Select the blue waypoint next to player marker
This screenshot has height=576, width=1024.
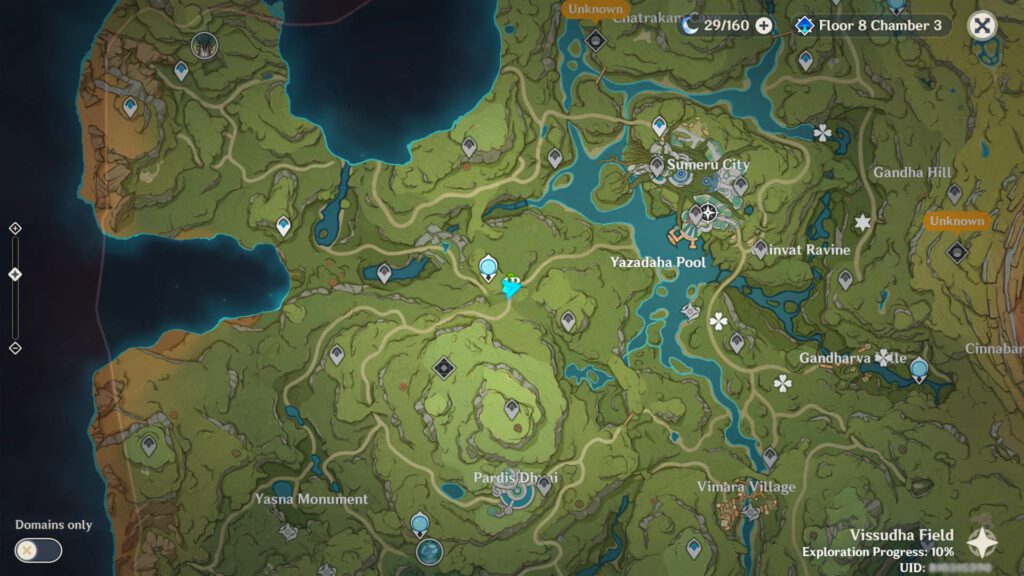pyautogui.click(x=488, y=266)
